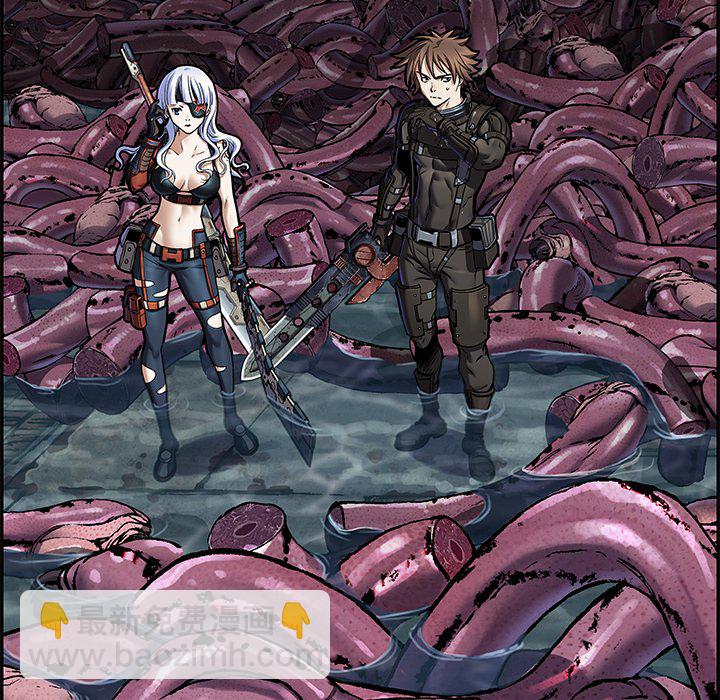Open the 最新免费漫画 banner link
The image size is (720, 700).
(x=175, y=634)
